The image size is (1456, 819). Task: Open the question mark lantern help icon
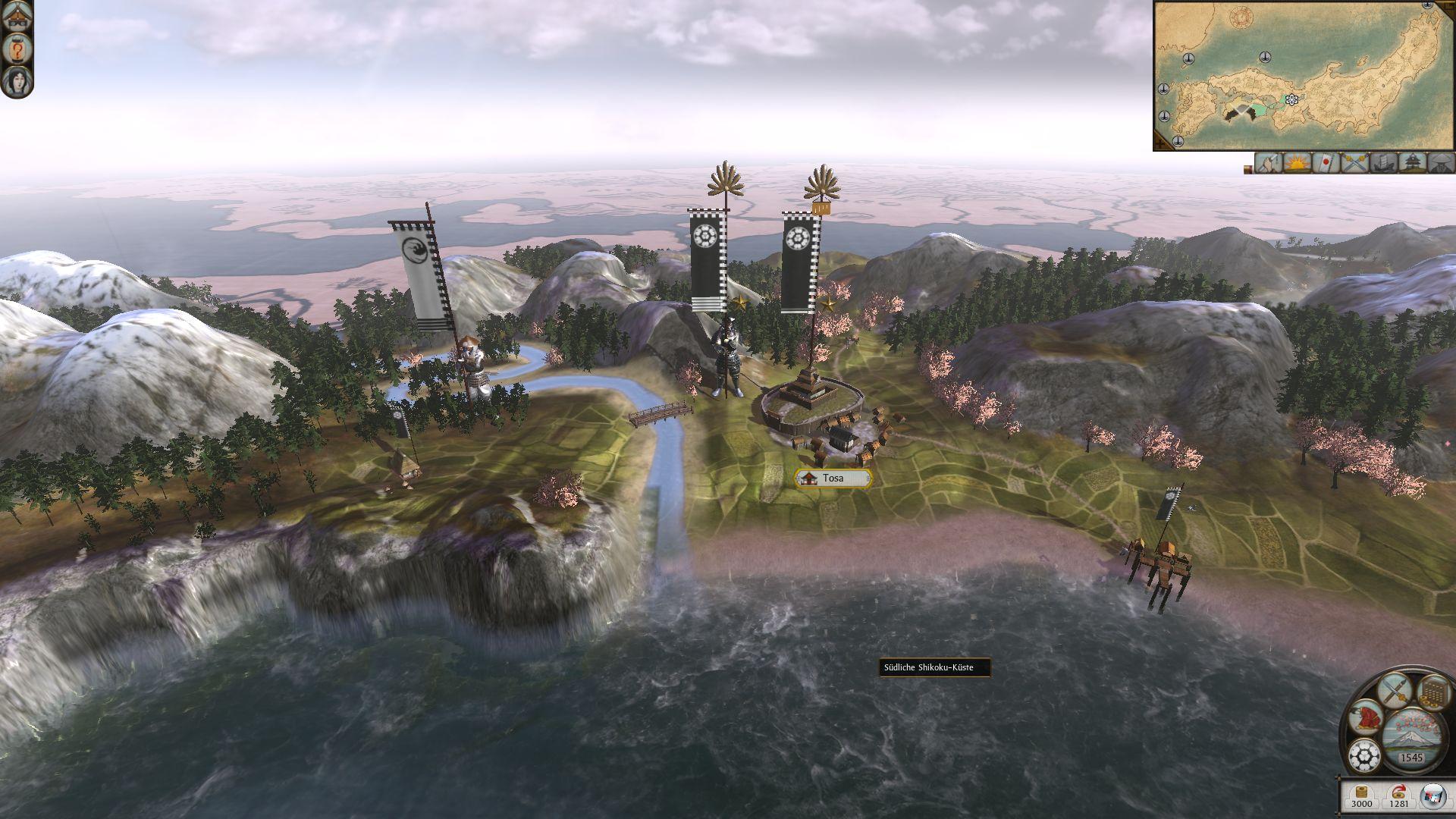point(17,49)
